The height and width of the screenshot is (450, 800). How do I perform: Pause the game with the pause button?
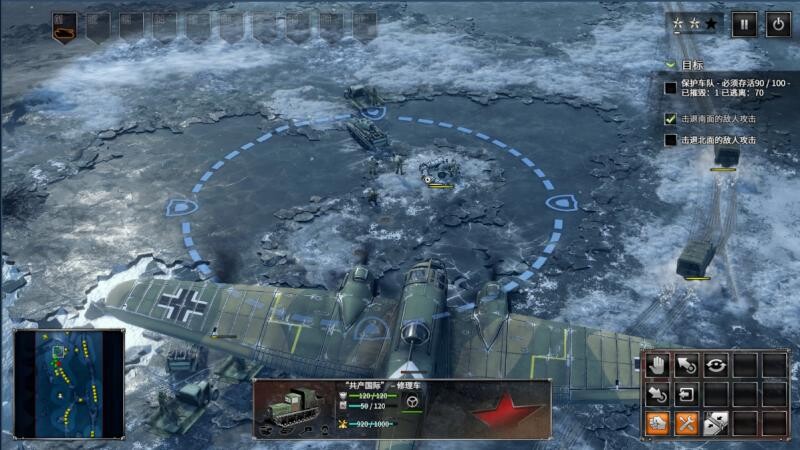point(744,24)
